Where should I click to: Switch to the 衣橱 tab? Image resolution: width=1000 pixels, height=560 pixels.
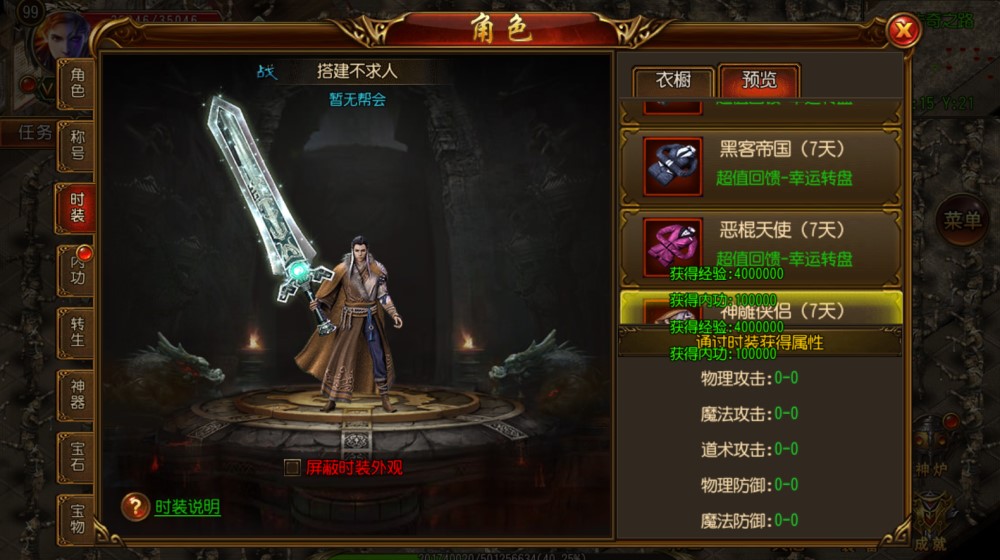[x=673, y=81]
